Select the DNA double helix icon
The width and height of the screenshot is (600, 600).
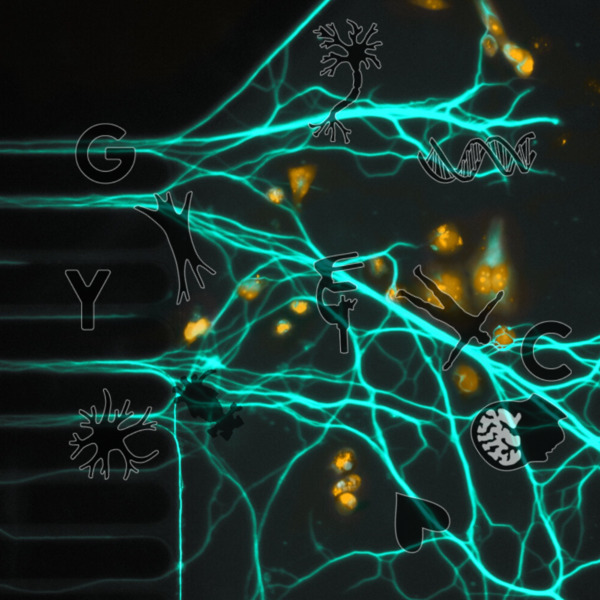point(477,157)
